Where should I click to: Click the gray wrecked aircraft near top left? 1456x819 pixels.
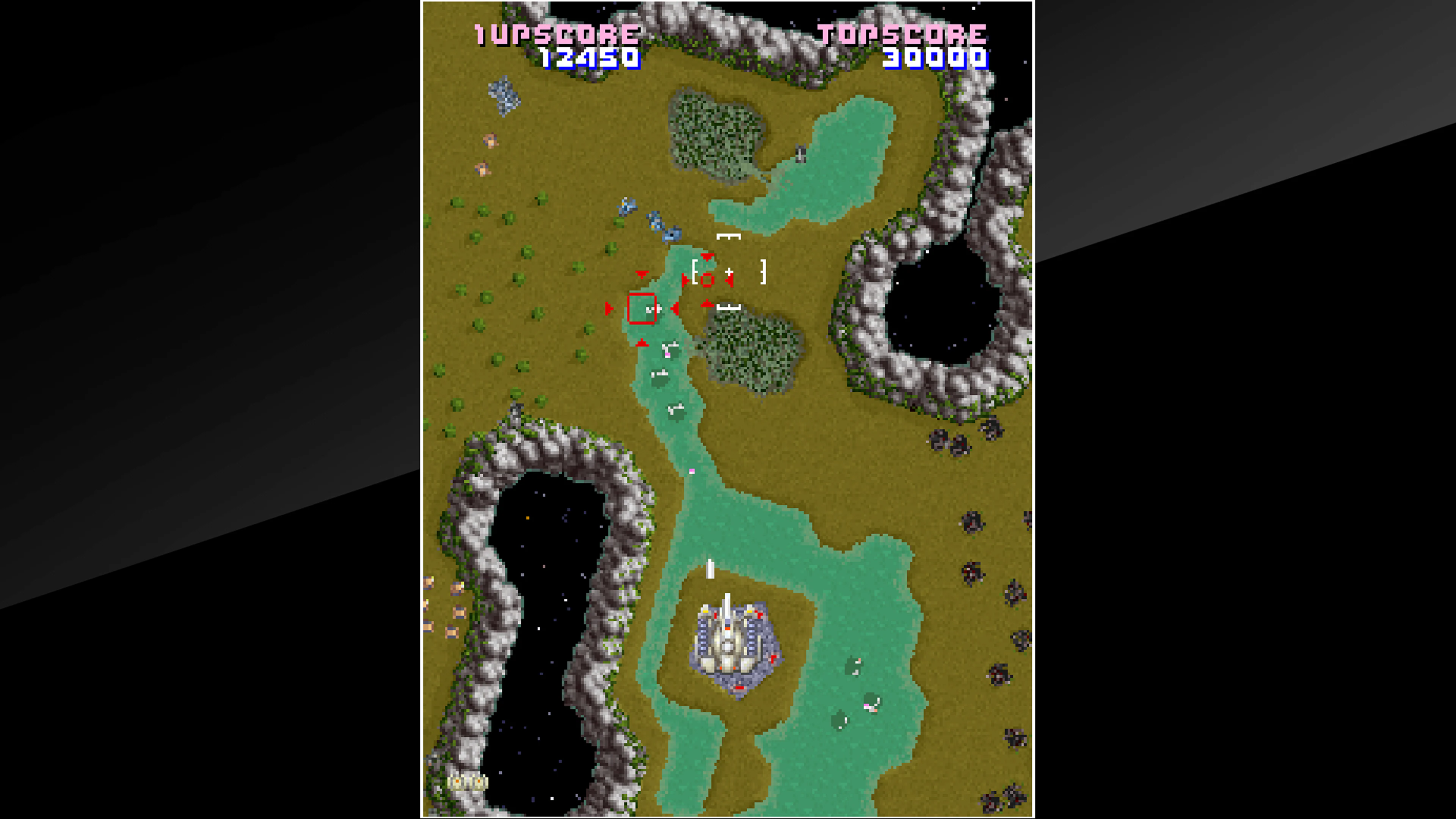[x=503, y=96]
